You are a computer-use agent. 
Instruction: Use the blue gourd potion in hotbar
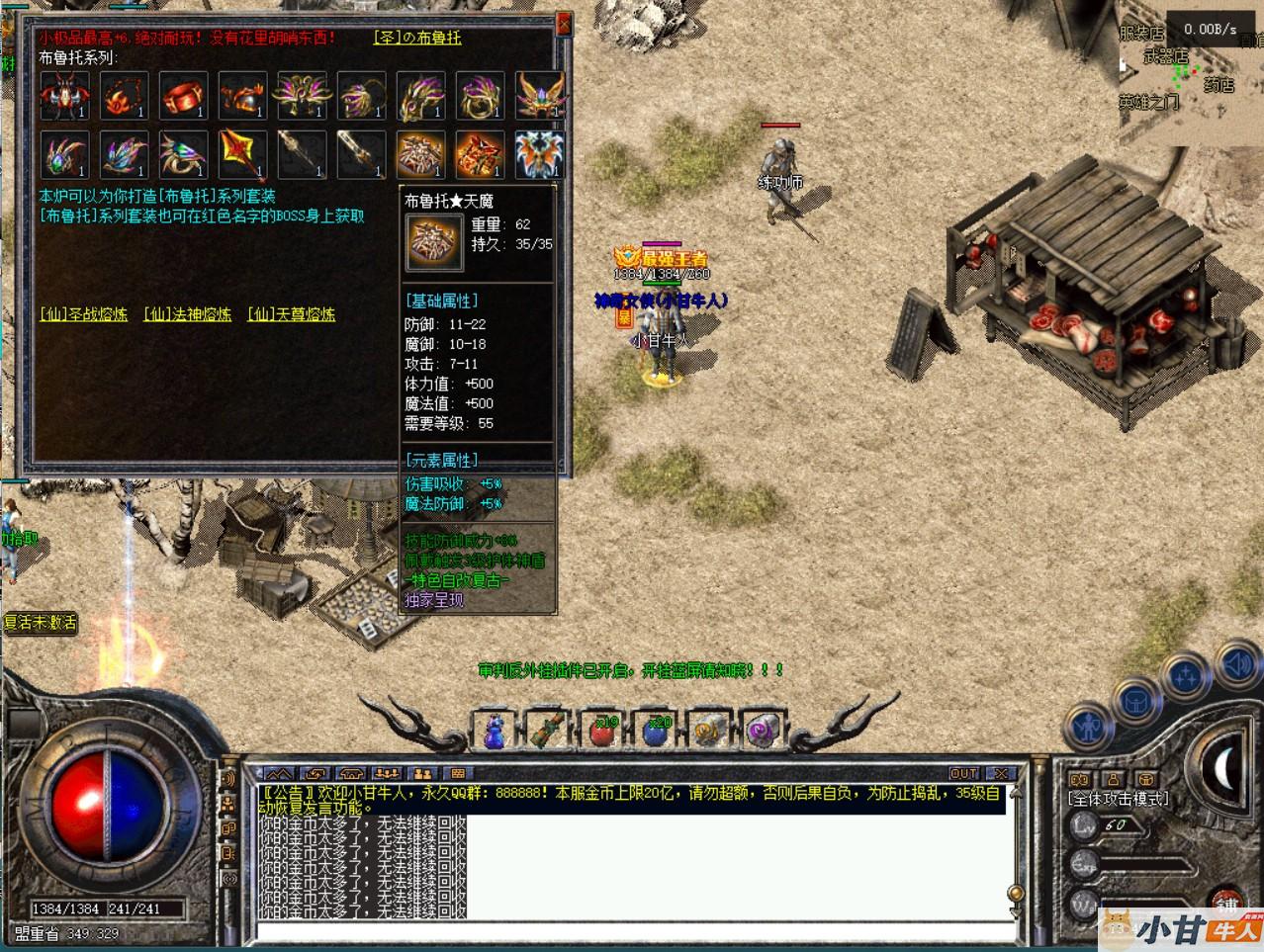click(x=494, y=732)
